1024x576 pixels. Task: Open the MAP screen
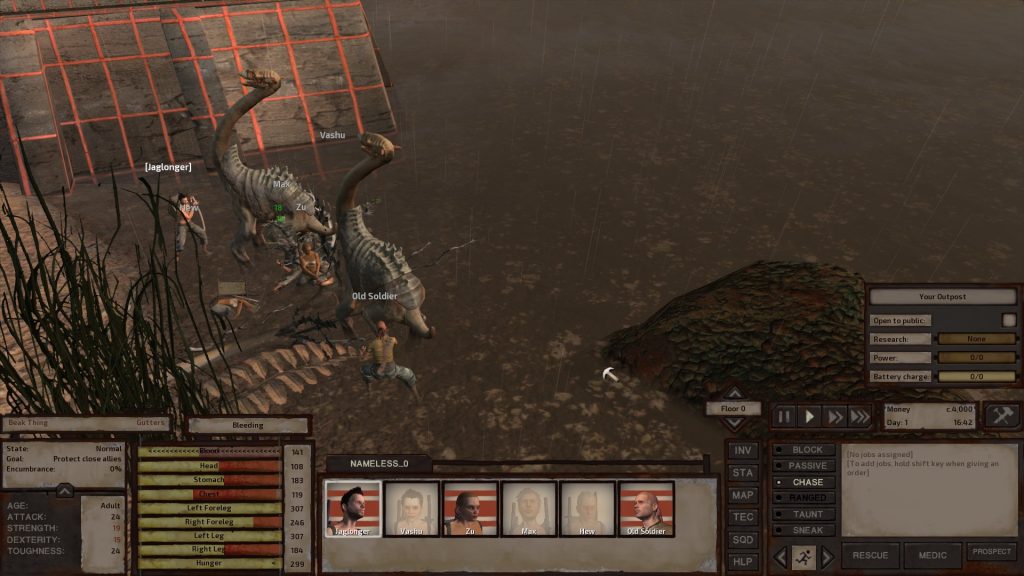742,495
